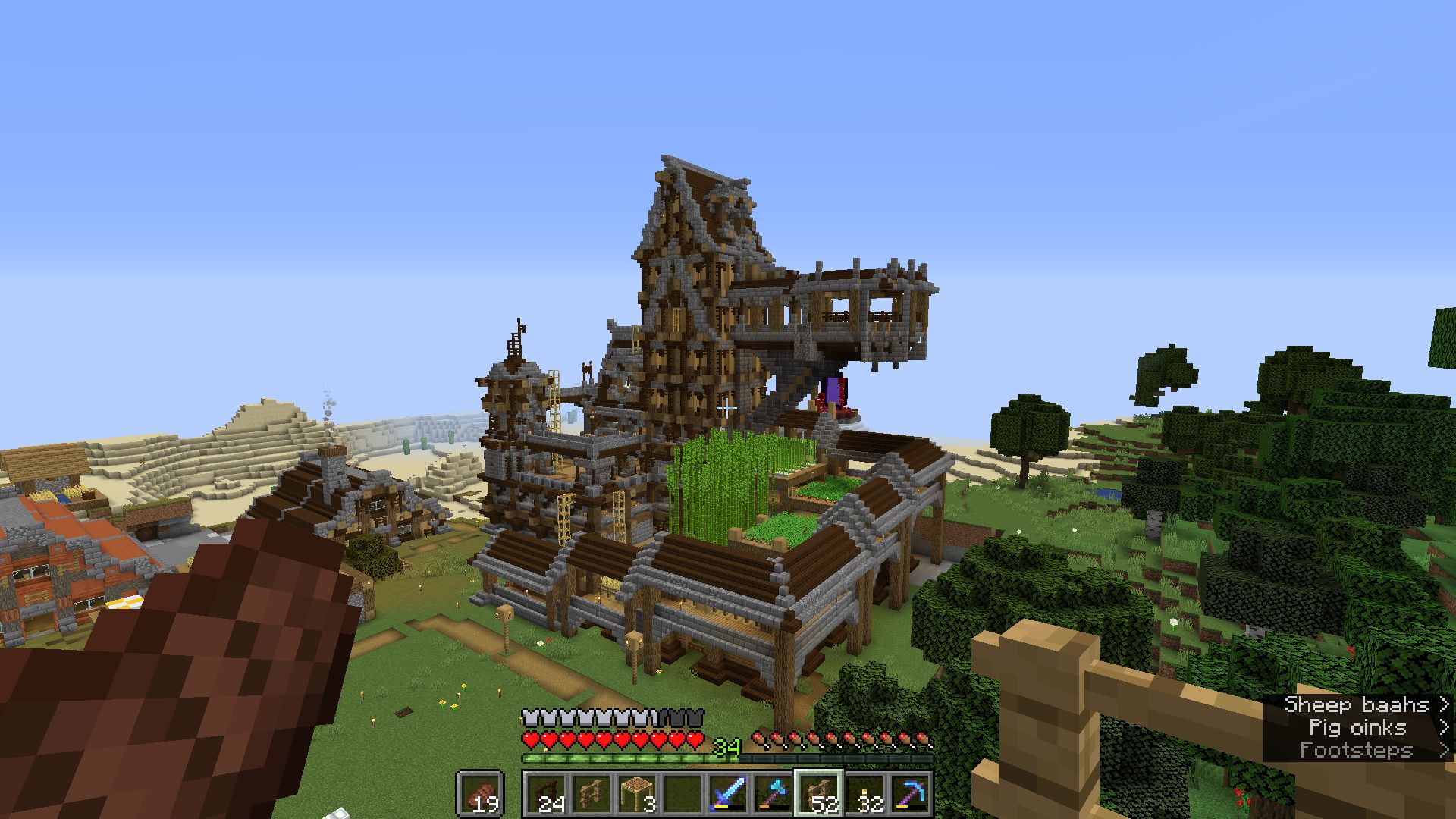This screenshot has width=1456, height=819.
Task: Expand the chevron next to Pig oinks
Action: pos(1445,728)
